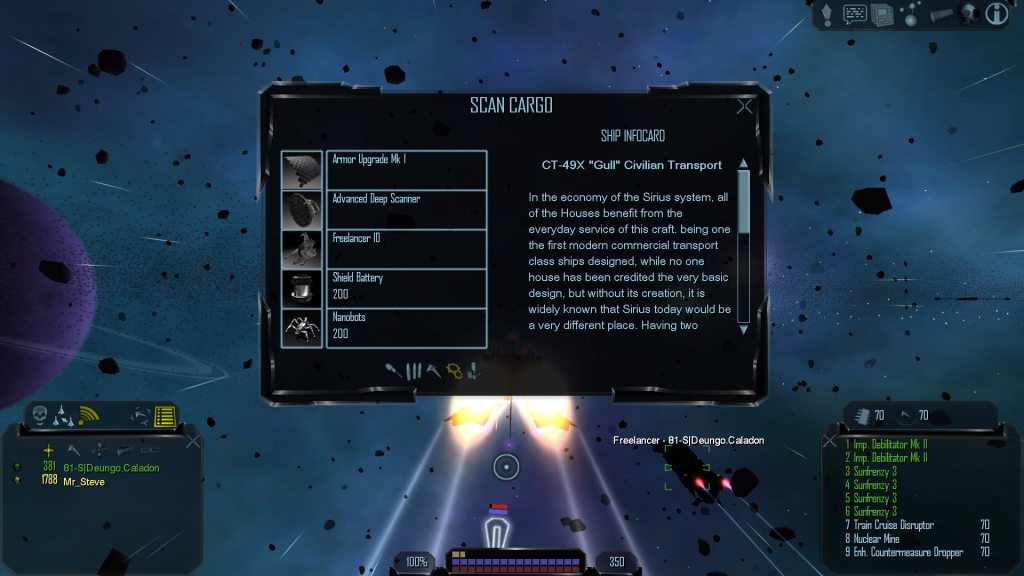Select the Armor Upgrade Mk I row
The width and height of the screenshot is (1024, 576).
click(406, 169)
